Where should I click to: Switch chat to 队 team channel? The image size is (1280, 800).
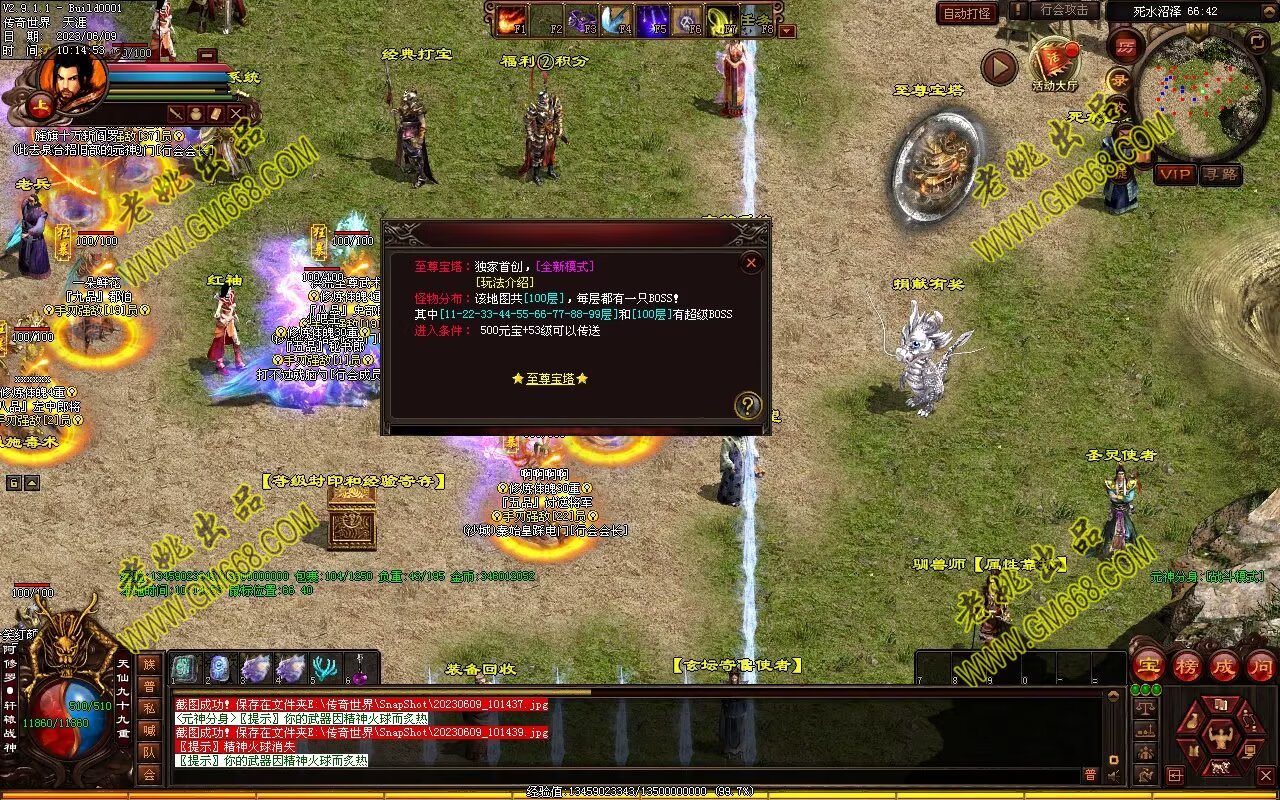tap(149, 752)
